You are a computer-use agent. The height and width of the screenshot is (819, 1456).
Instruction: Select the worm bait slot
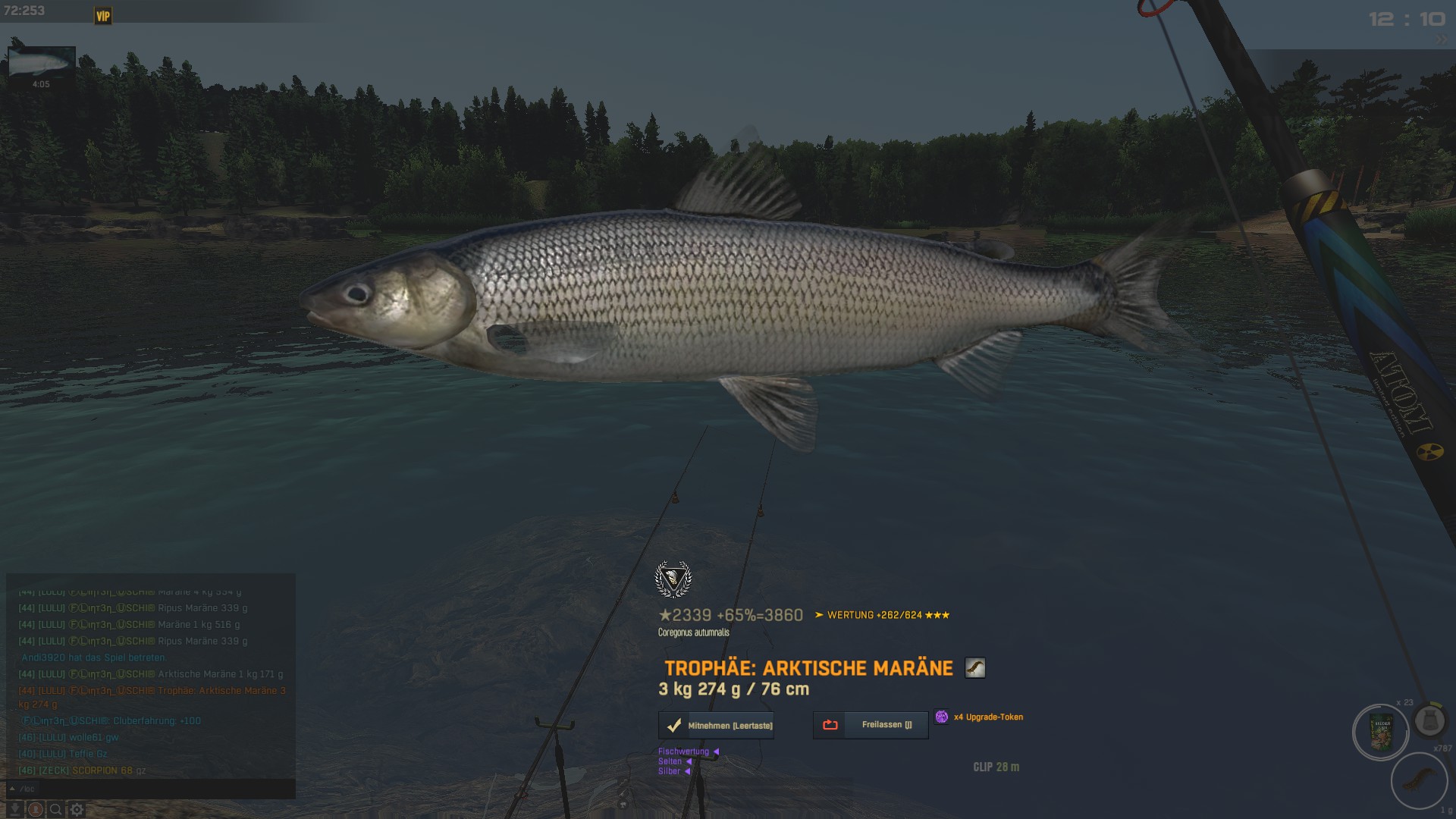[1419, 780]
